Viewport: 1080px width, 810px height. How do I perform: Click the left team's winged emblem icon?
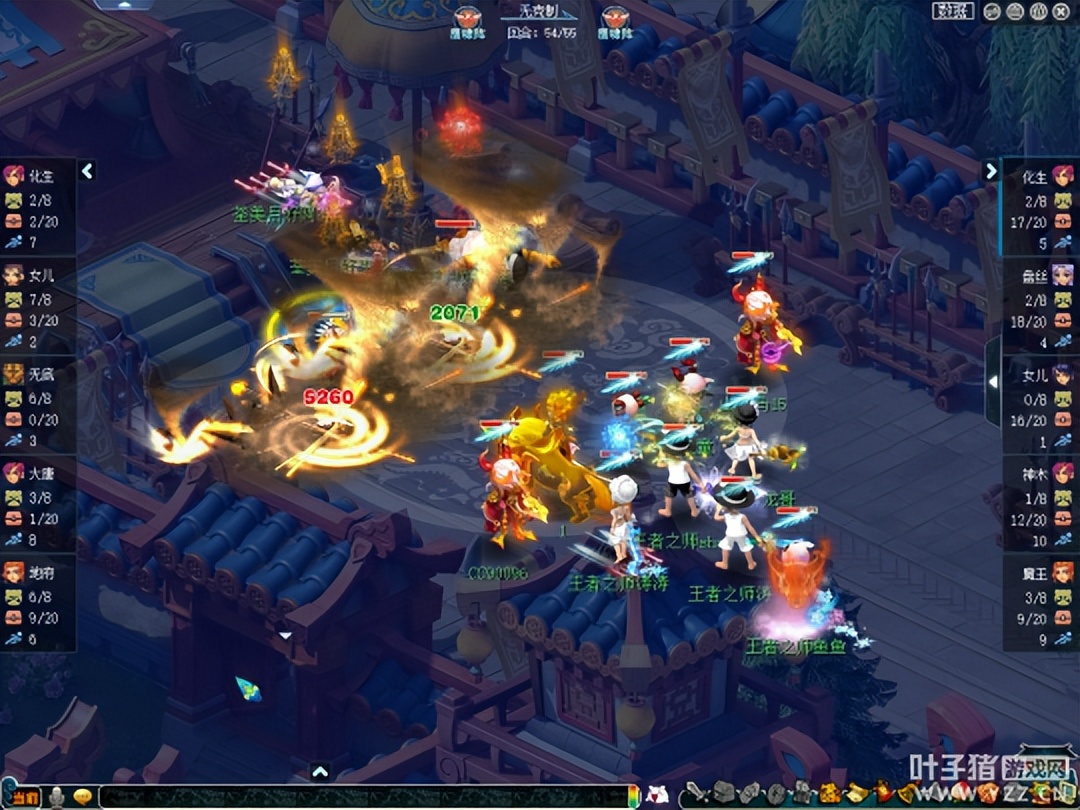click(466, 17)
